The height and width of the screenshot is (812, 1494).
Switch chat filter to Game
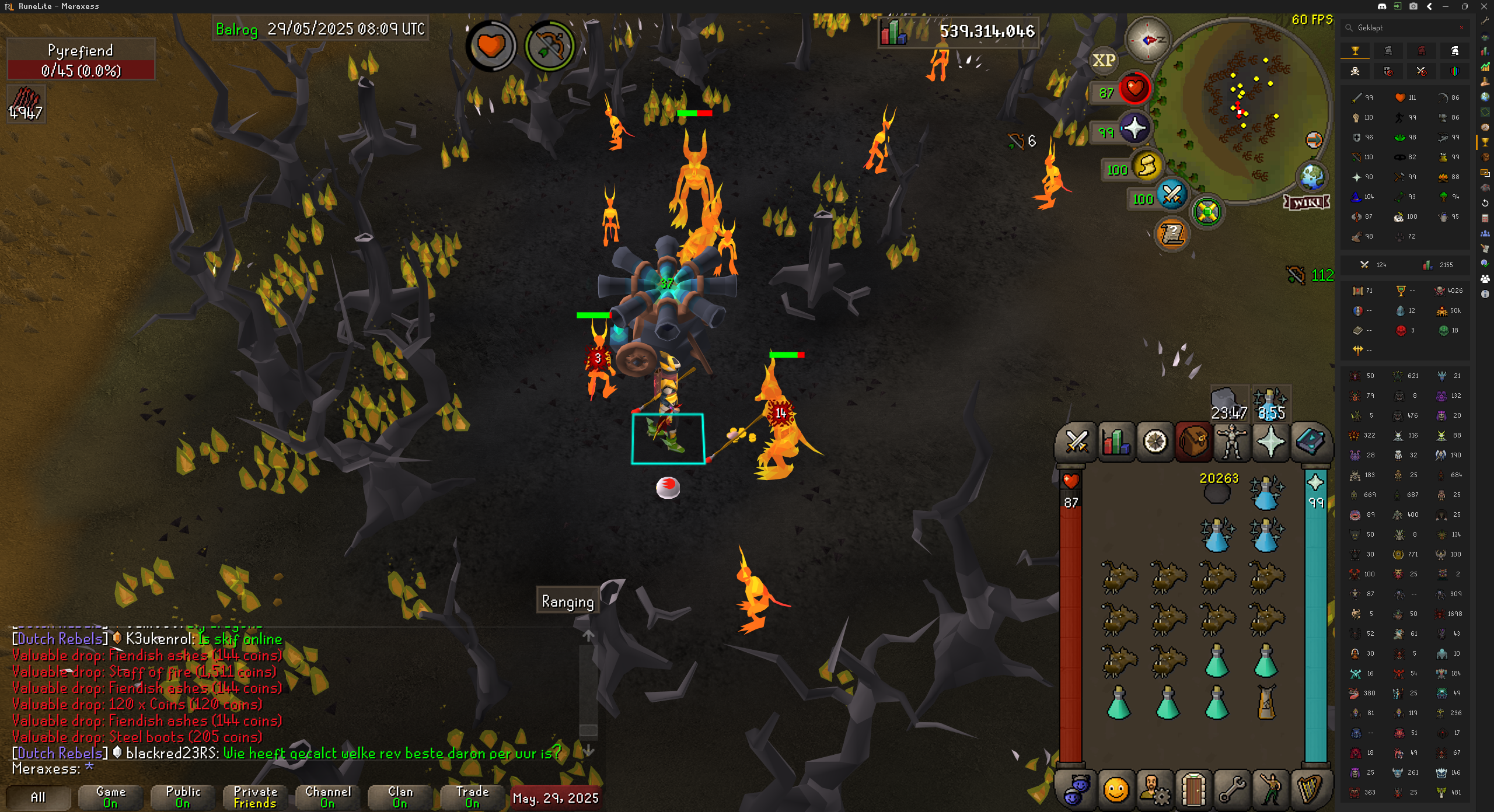(110, 797)
